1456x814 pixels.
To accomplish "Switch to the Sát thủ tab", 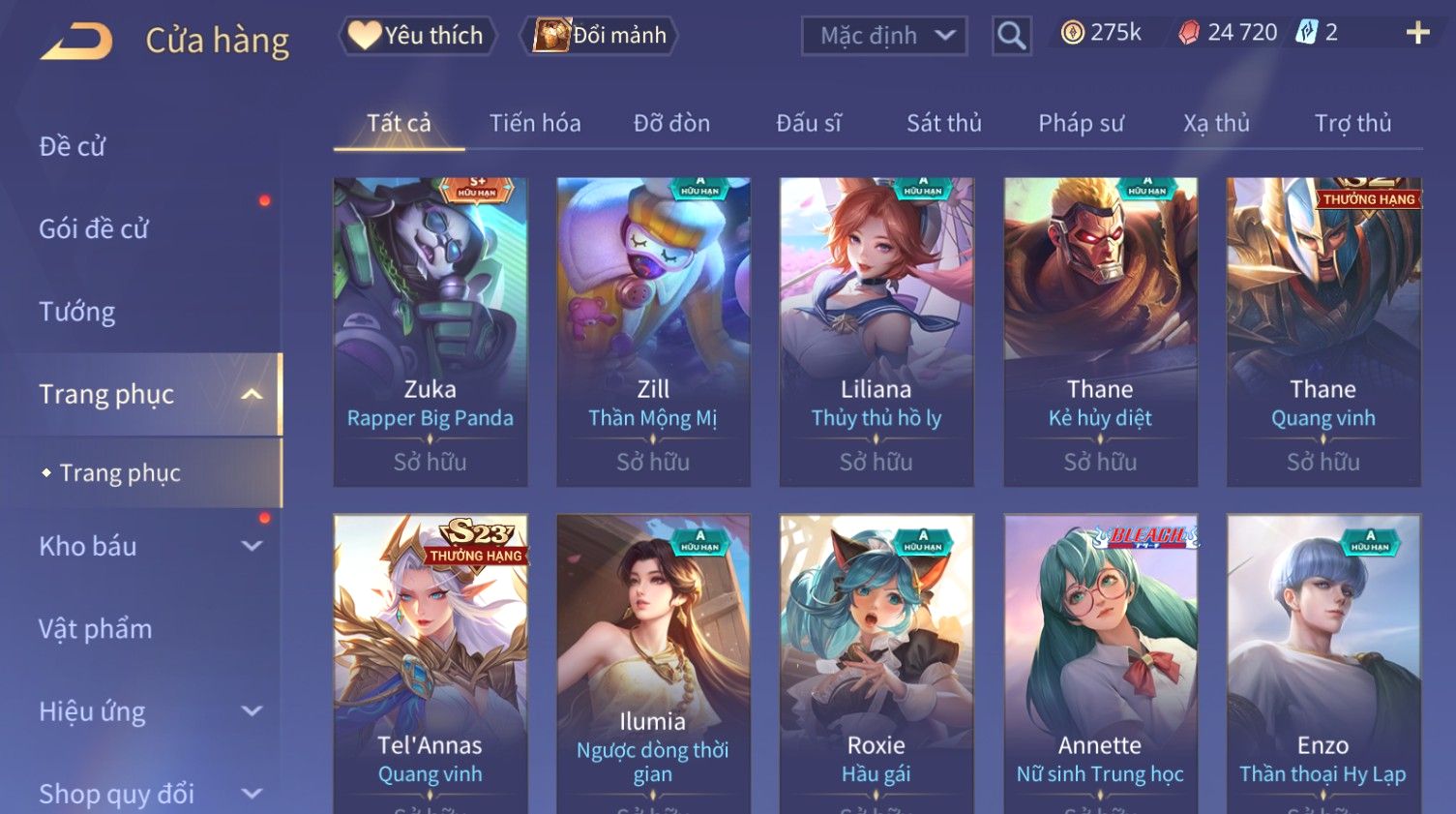I will (x=943, y=123).
